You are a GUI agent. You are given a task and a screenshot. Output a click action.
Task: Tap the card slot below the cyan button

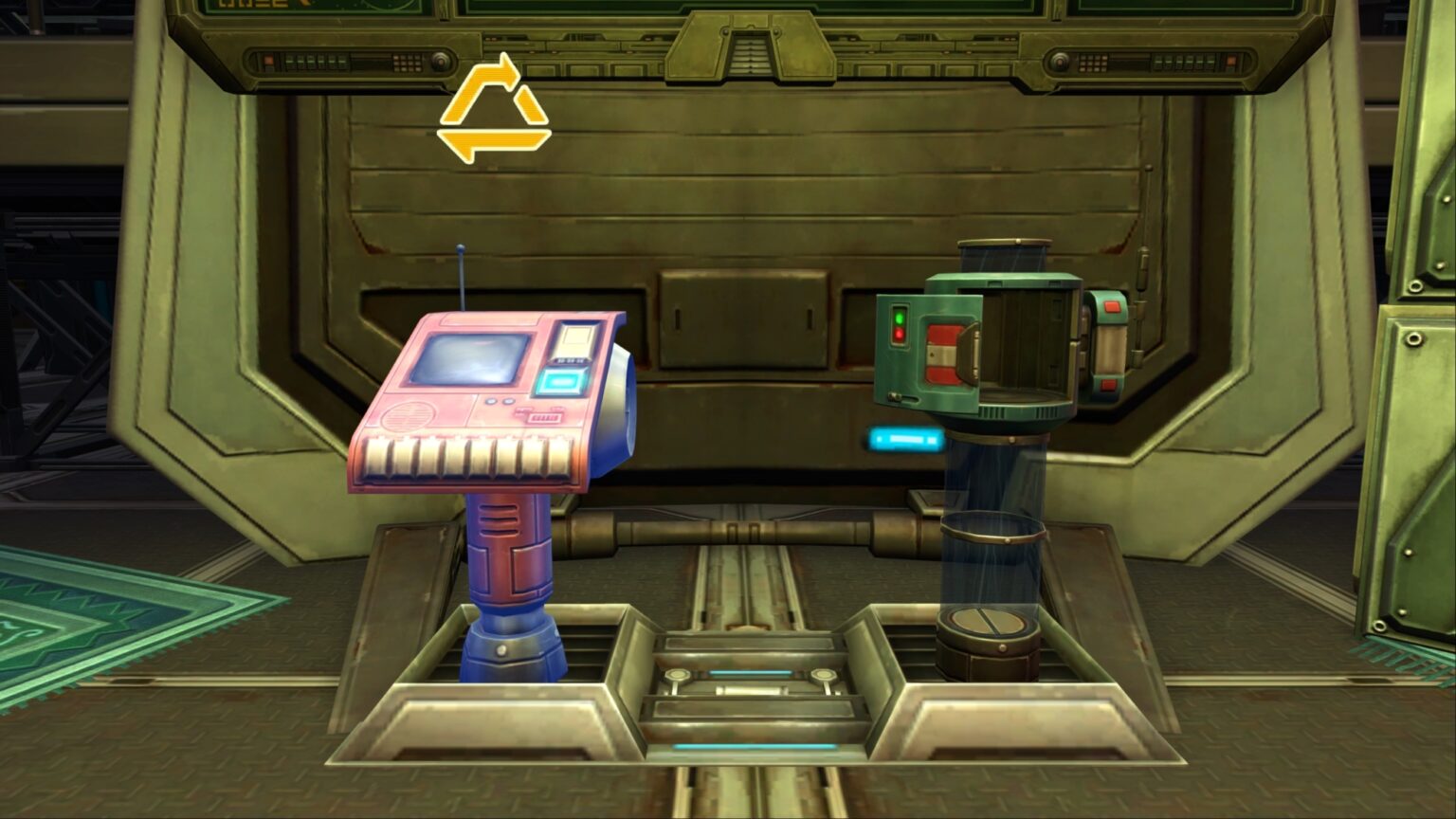[546, 417]
